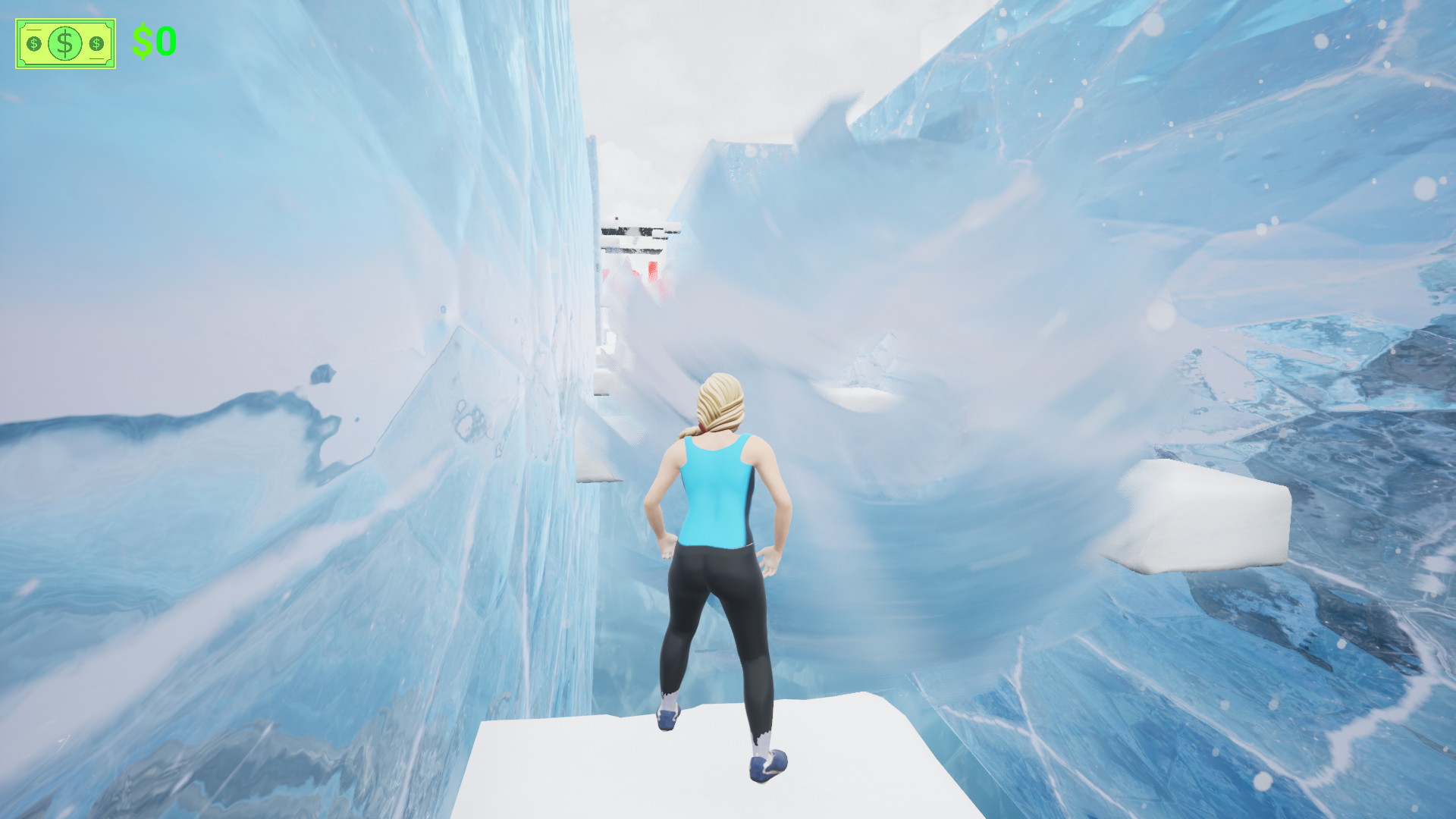Click the center dollar sign on the bill

(64, 43)
